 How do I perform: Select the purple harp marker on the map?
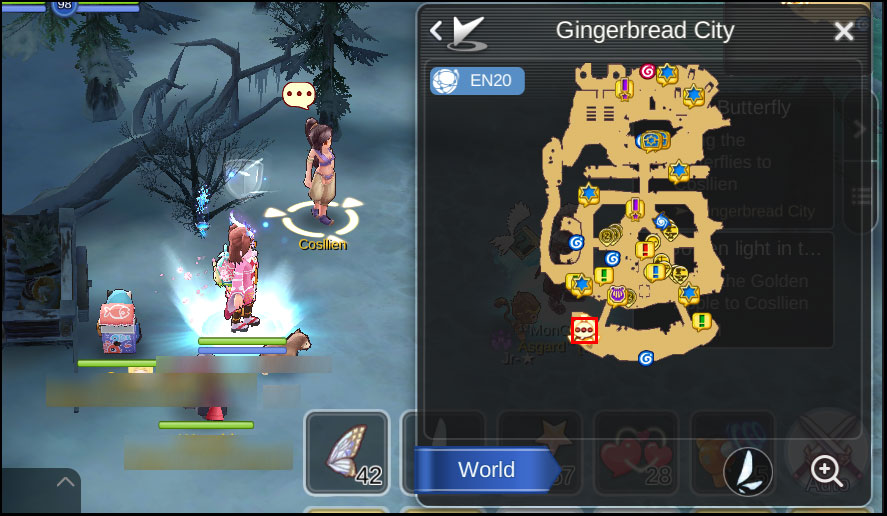pos(617,294)
